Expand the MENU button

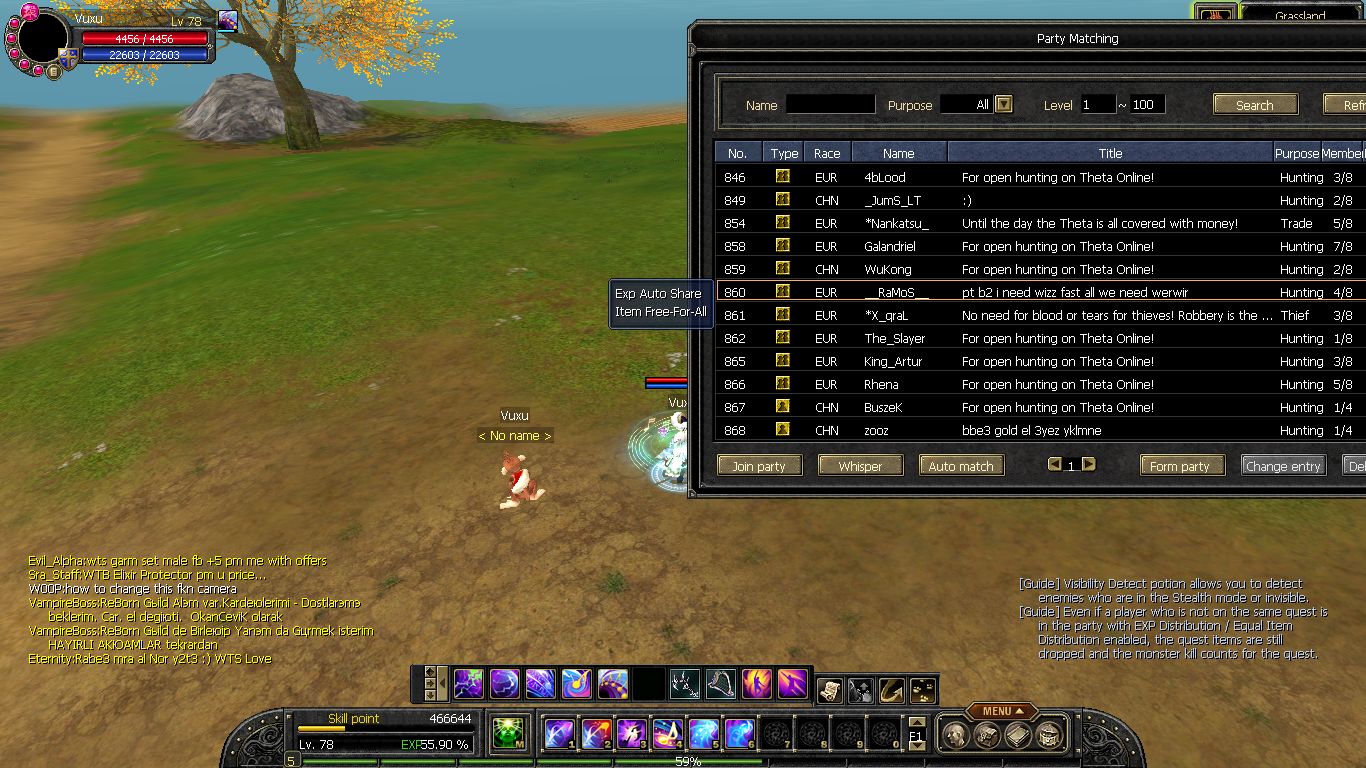pos(1002,711)
